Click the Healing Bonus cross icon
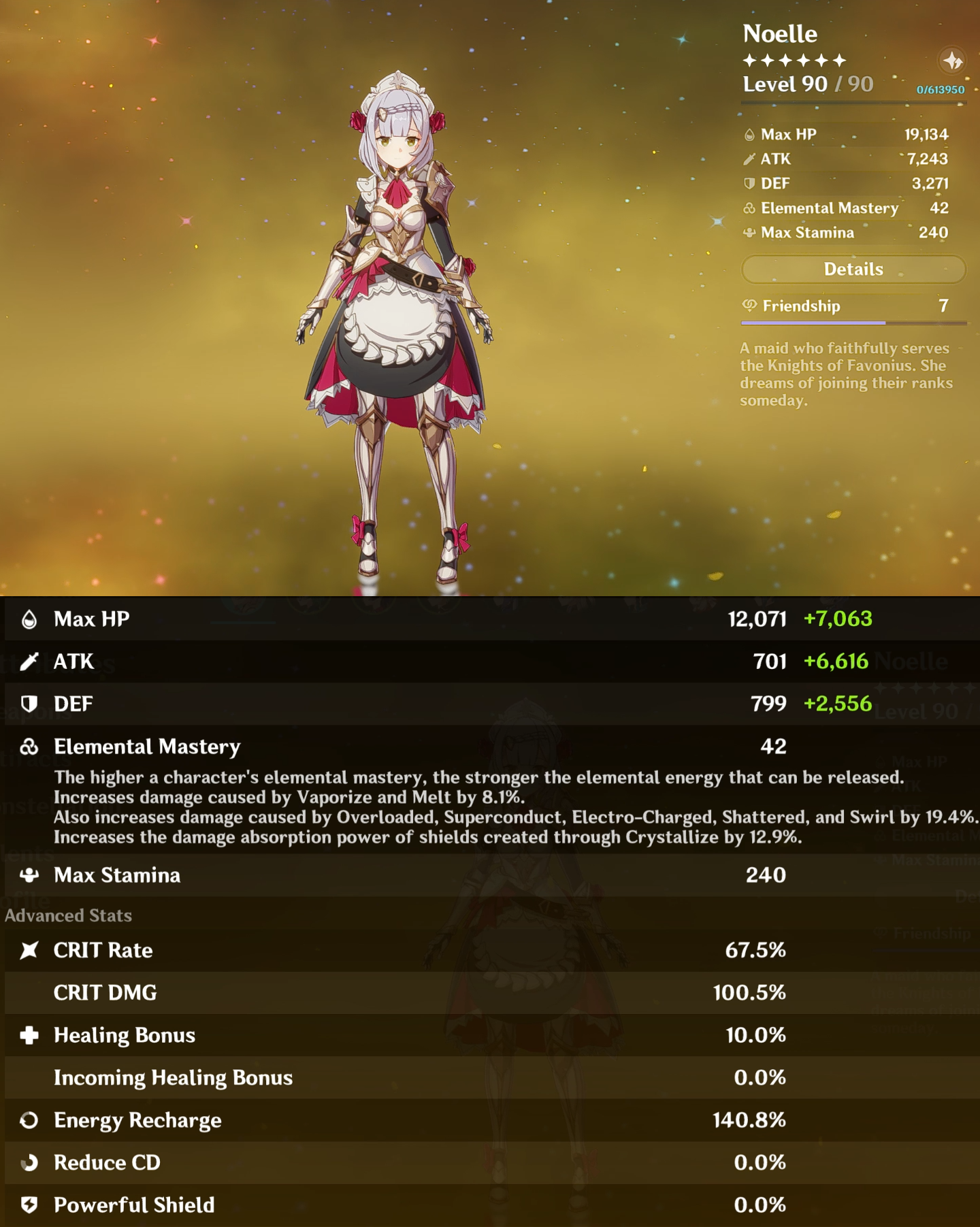This screenshot has height=1227, width=980. [x=29, y=1034]
